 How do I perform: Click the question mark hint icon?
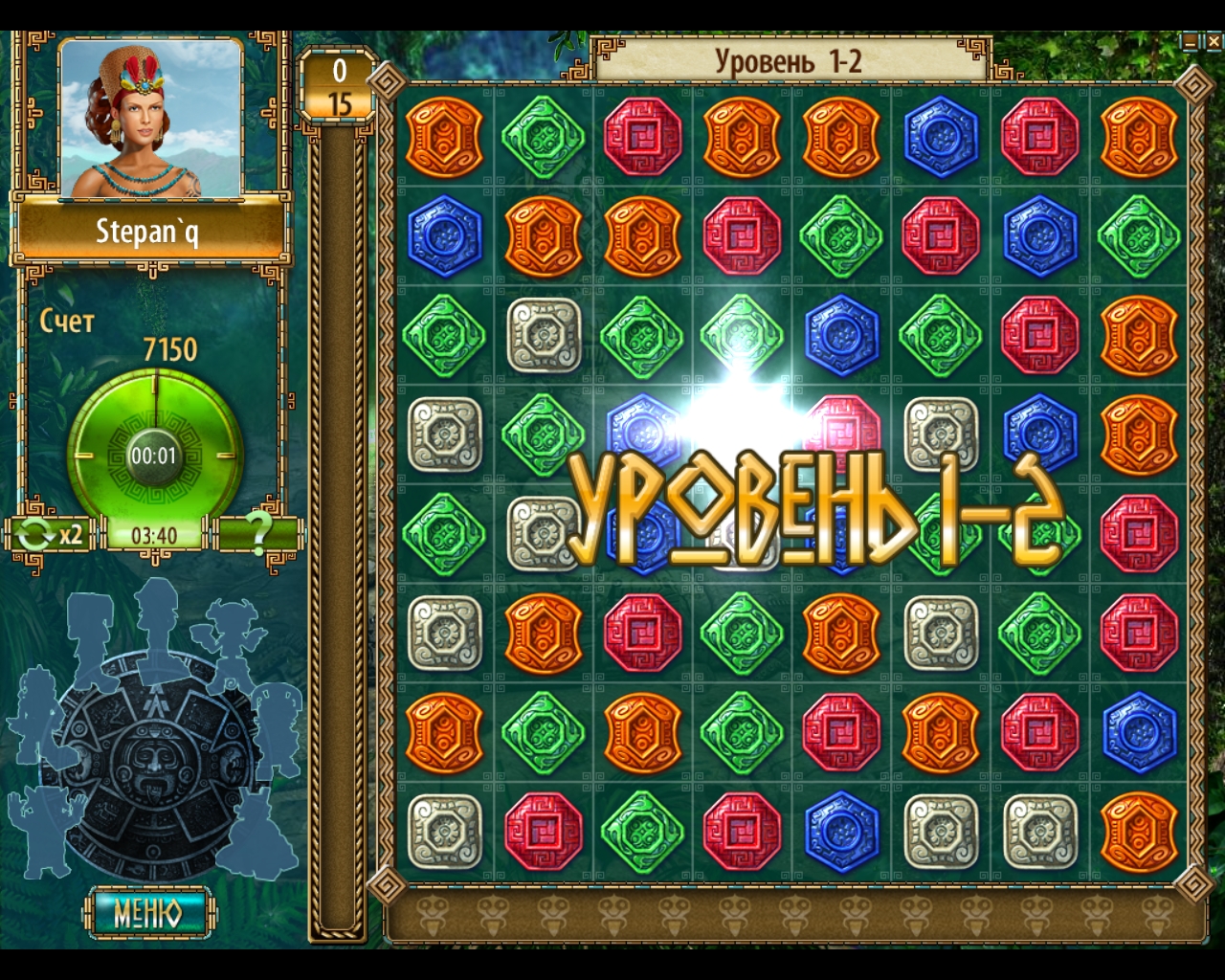259,537
